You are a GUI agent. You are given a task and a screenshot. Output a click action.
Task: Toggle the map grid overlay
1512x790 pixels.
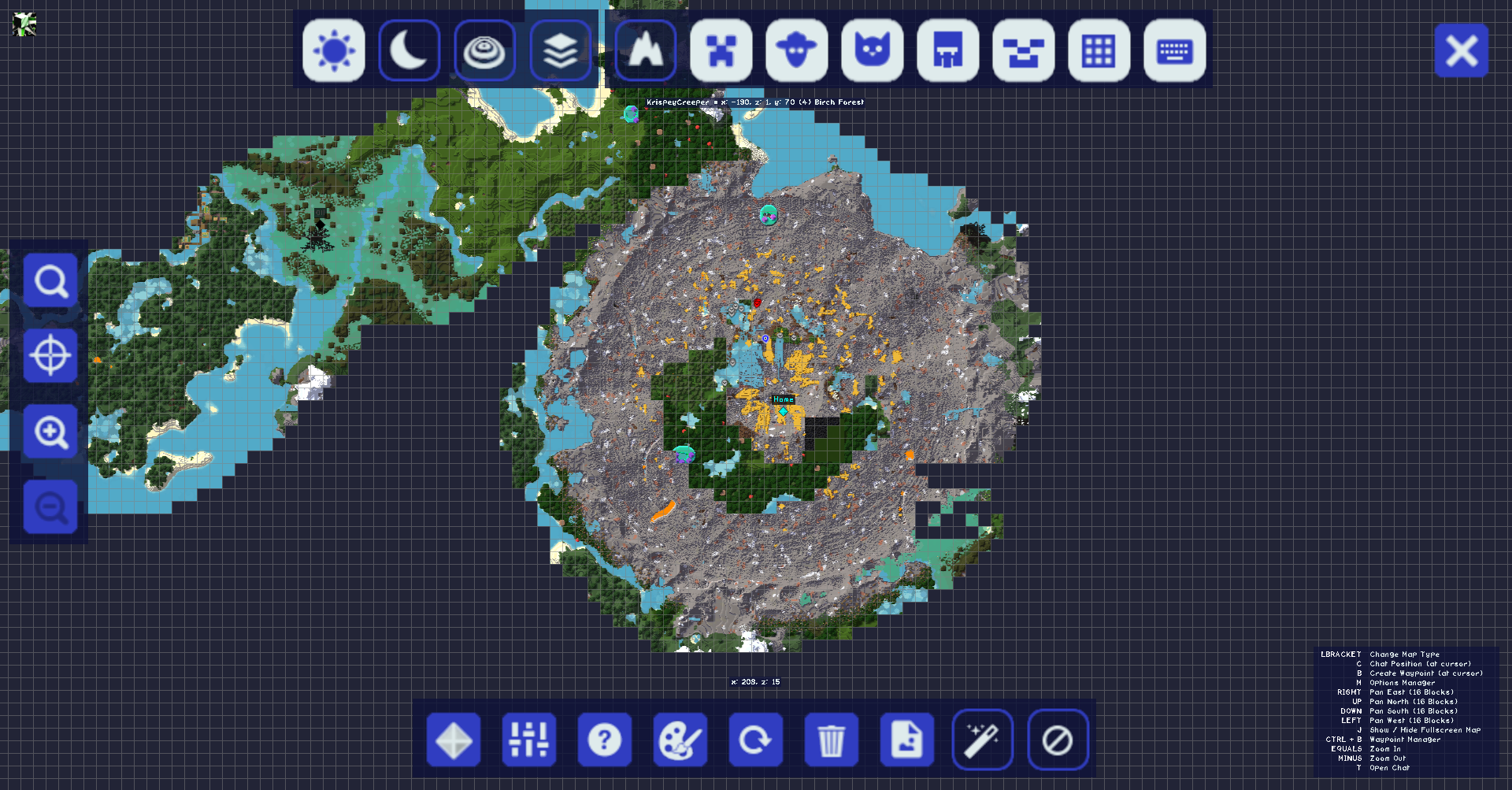pos(1099,51)
